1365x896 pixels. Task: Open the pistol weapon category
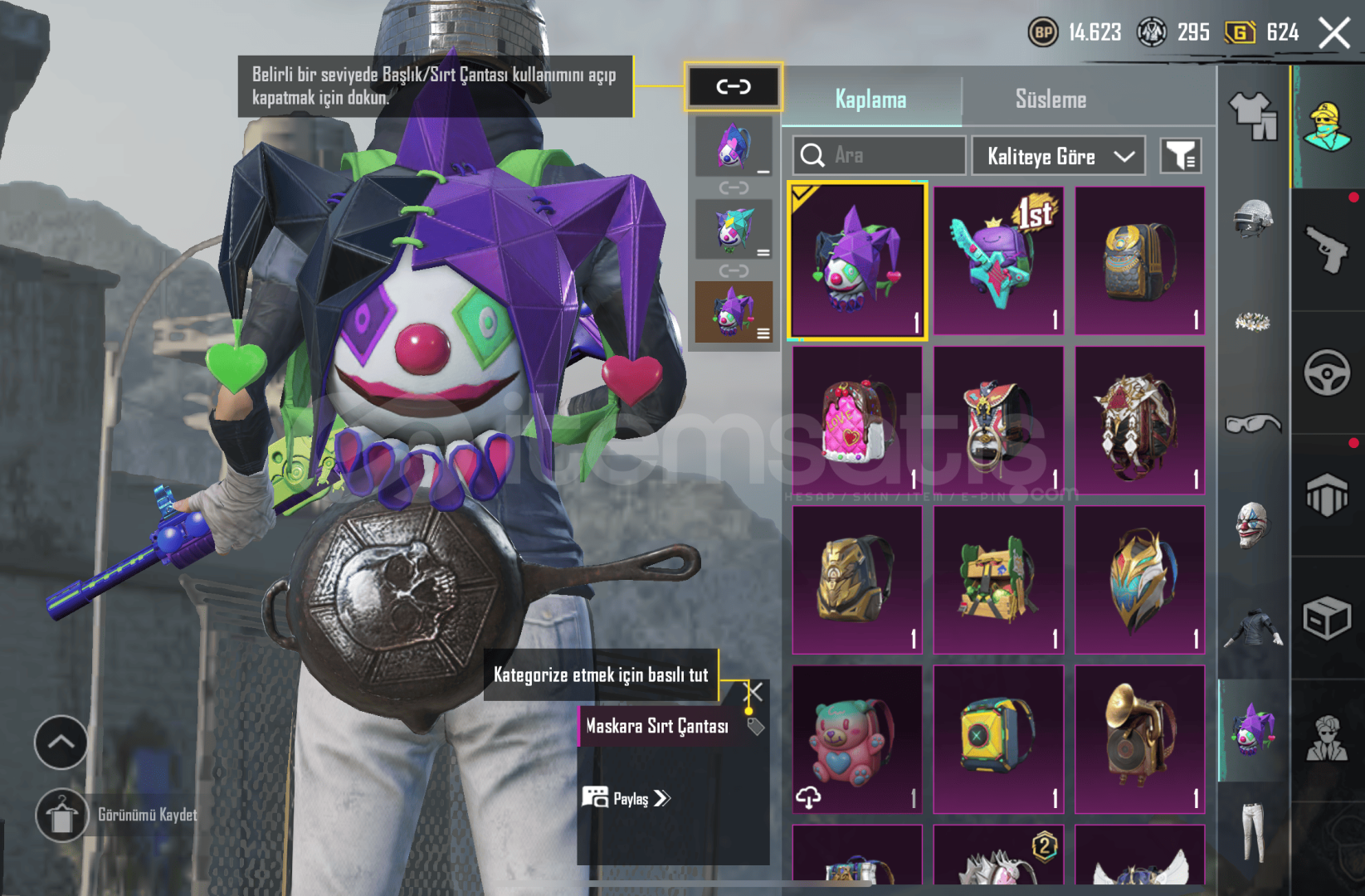click(1327, 249)
